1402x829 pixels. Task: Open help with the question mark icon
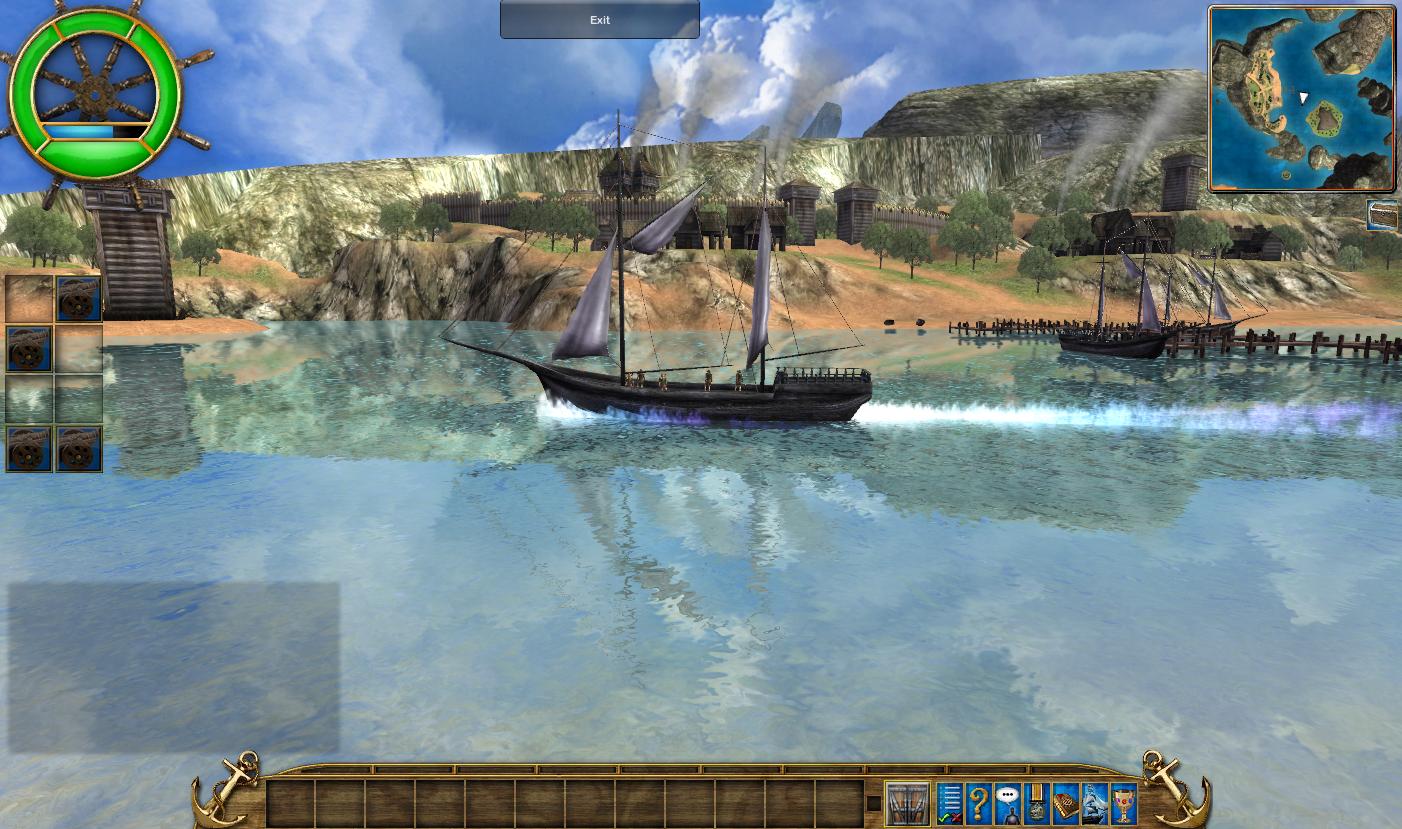pyautogui.click(x=978, y=804)
